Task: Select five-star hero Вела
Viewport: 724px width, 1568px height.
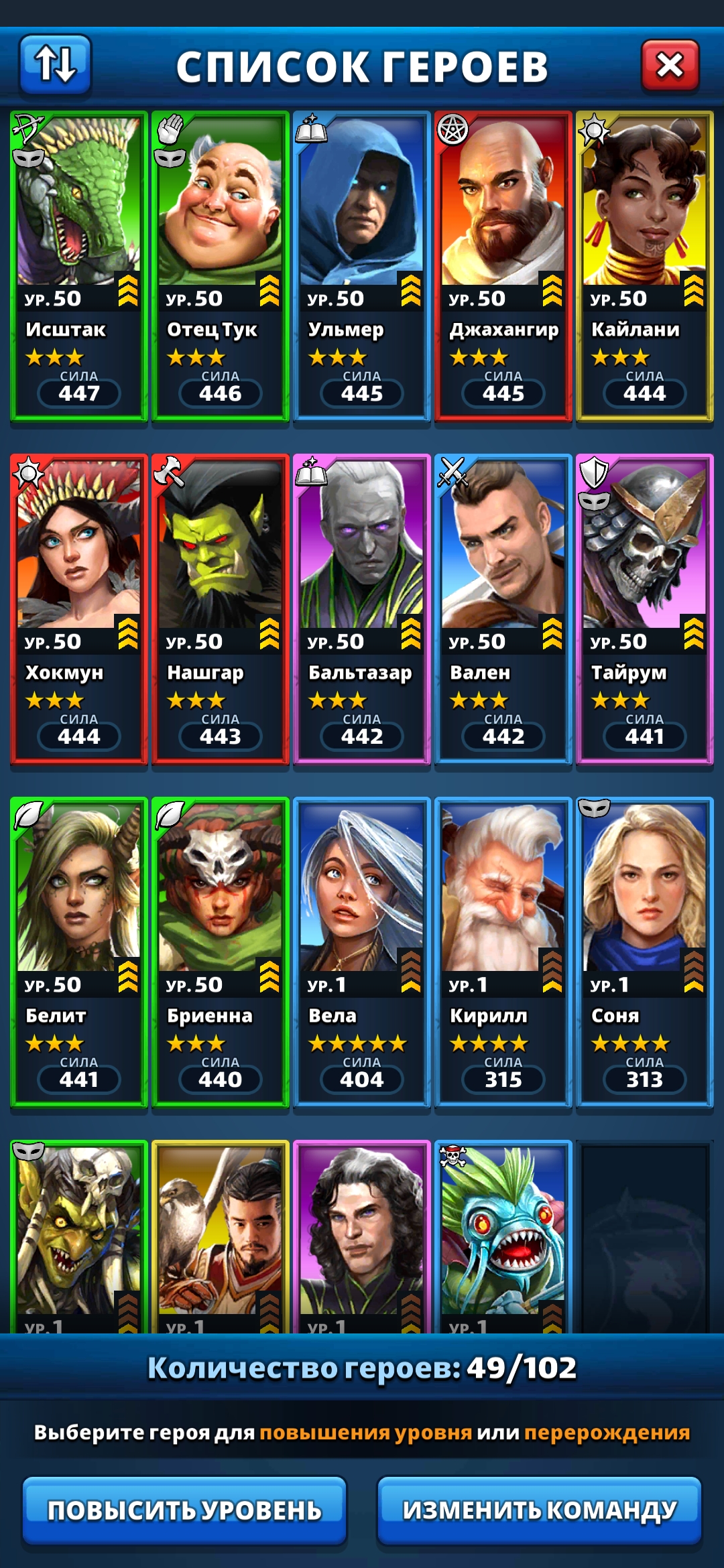Action: [362, 952]
